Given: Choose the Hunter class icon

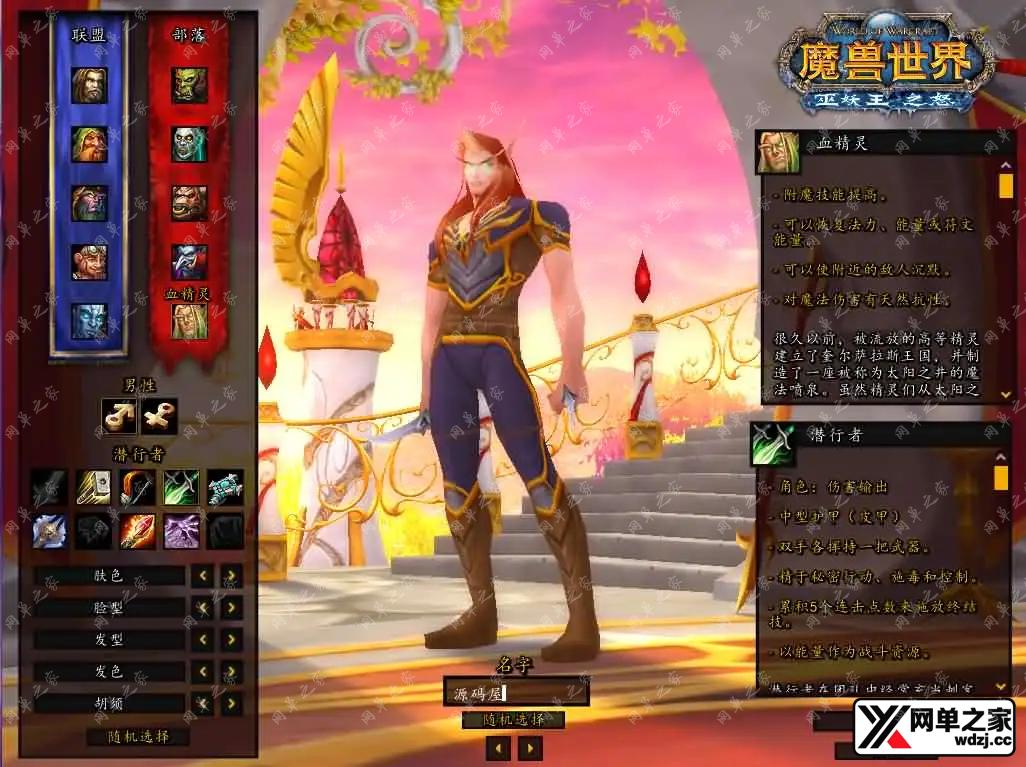Looking at the screenshot, I should pos(137,487).
